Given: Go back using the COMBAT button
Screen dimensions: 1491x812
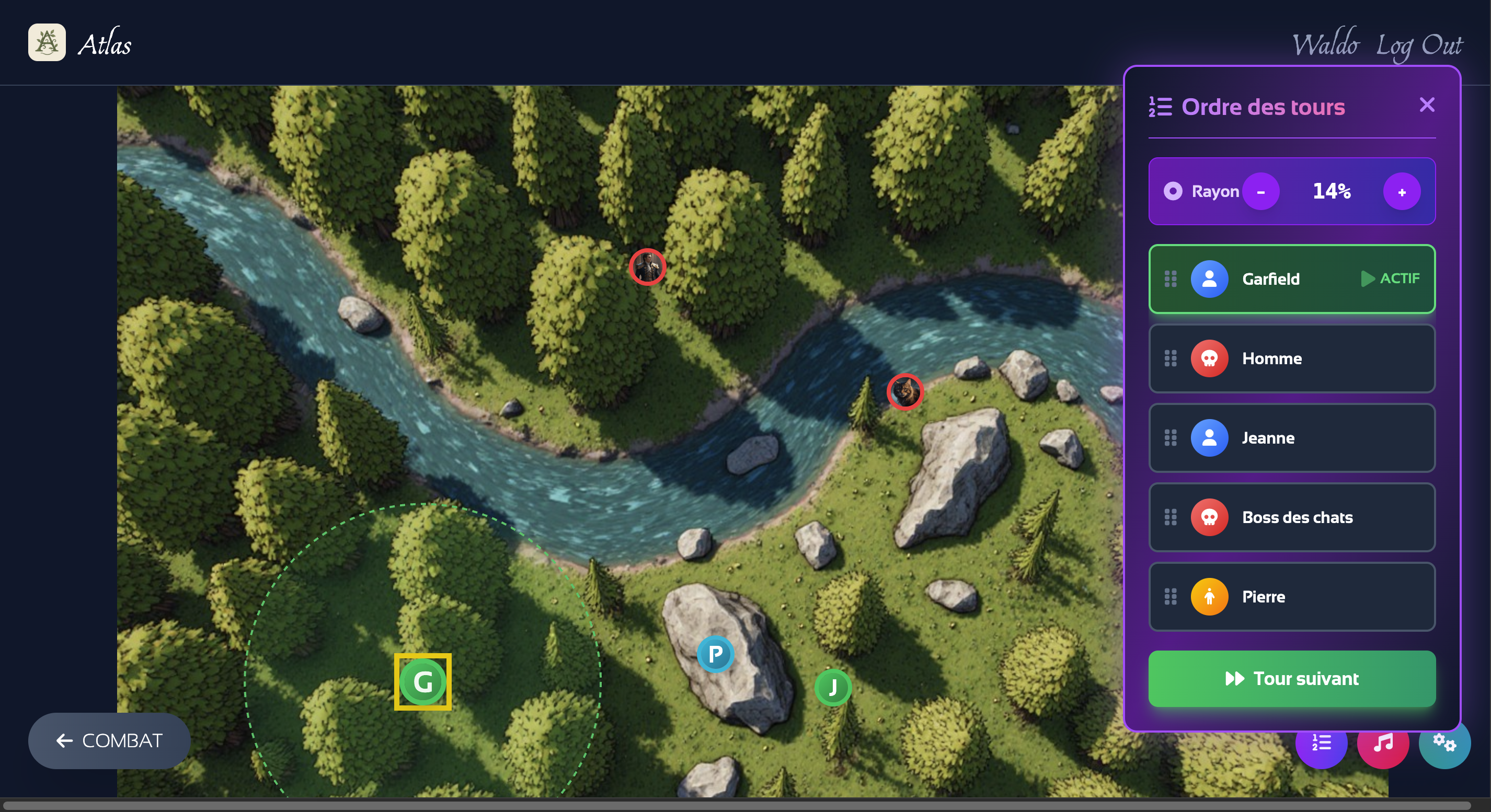Looking at the screenshot, I should click(x=109, y=740).
